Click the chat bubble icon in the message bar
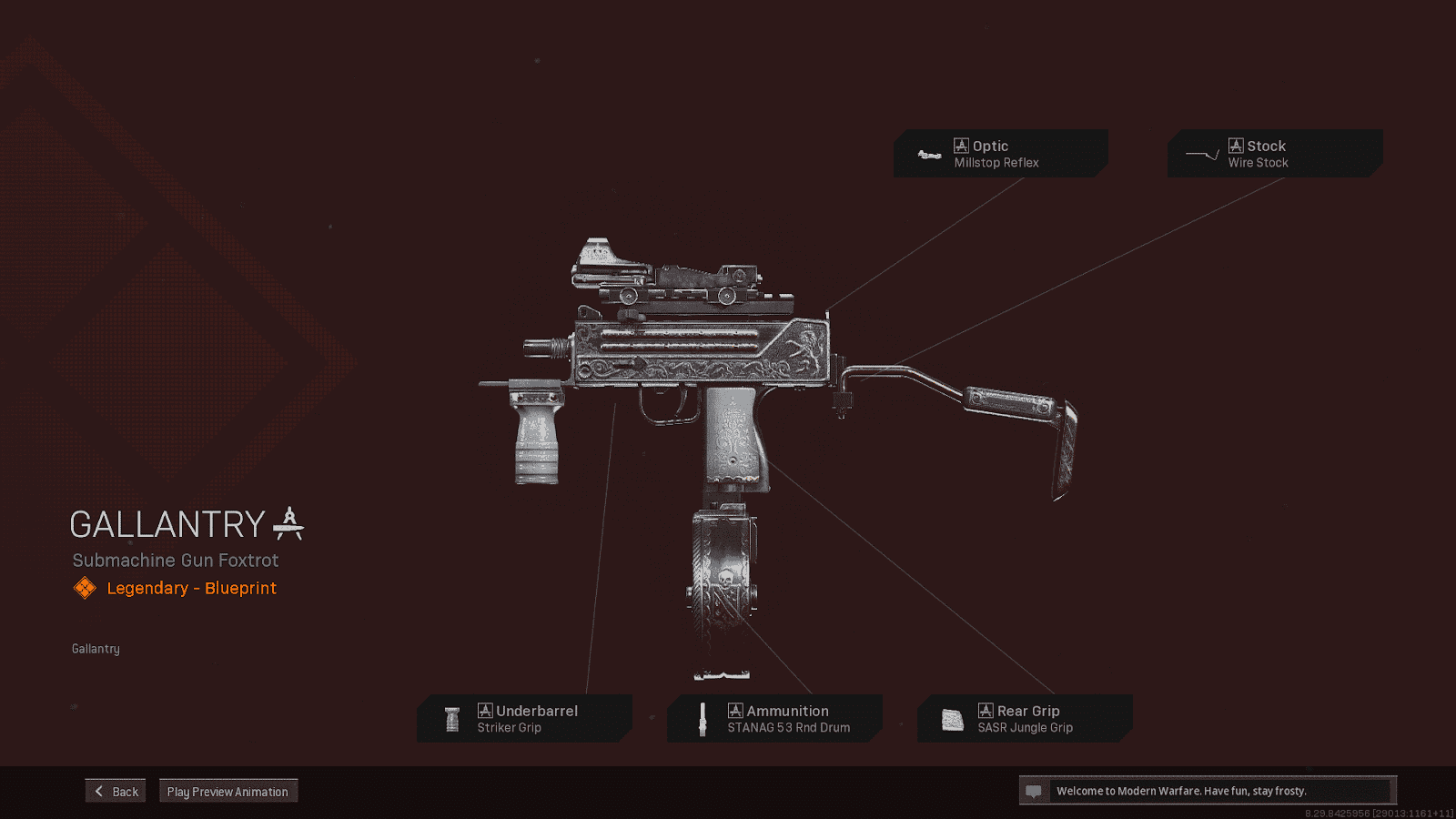The height and width of the screenshot is (819, 1456). (x=1035, y=790)
